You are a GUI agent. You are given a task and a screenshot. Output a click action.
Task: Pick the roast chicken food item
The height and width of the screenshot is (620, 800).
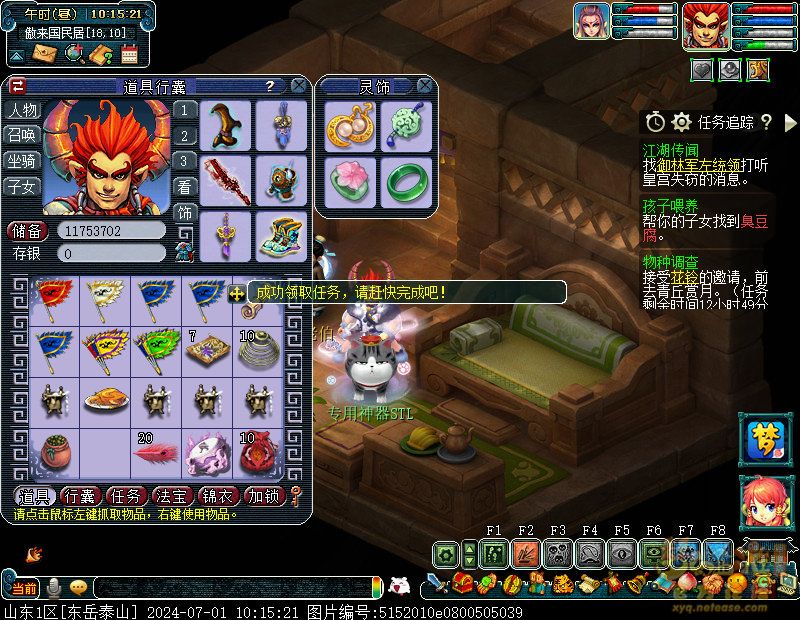pos(104,400)
